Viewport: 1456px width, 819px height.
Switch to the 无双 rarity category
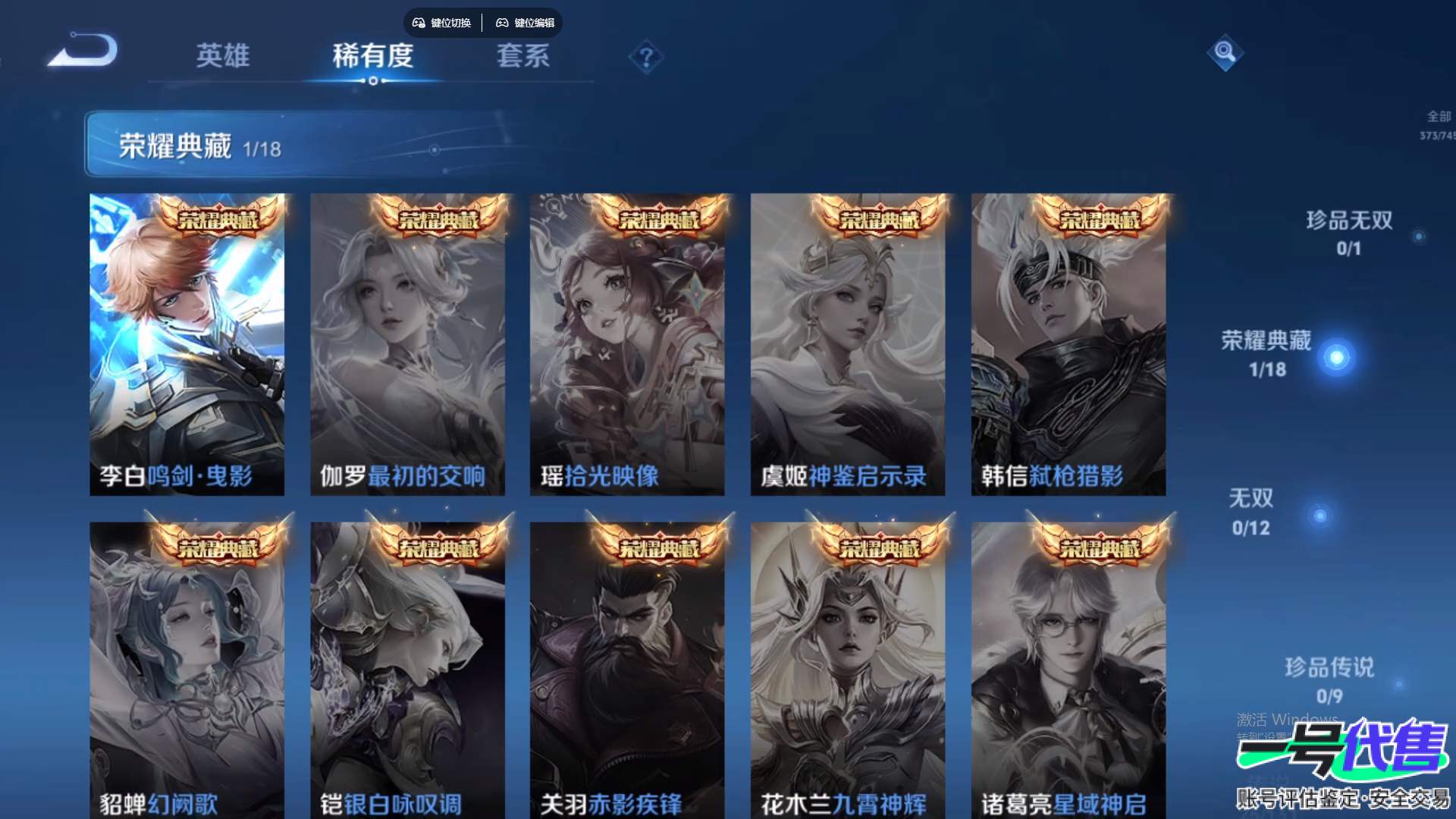coord(1251,511)
